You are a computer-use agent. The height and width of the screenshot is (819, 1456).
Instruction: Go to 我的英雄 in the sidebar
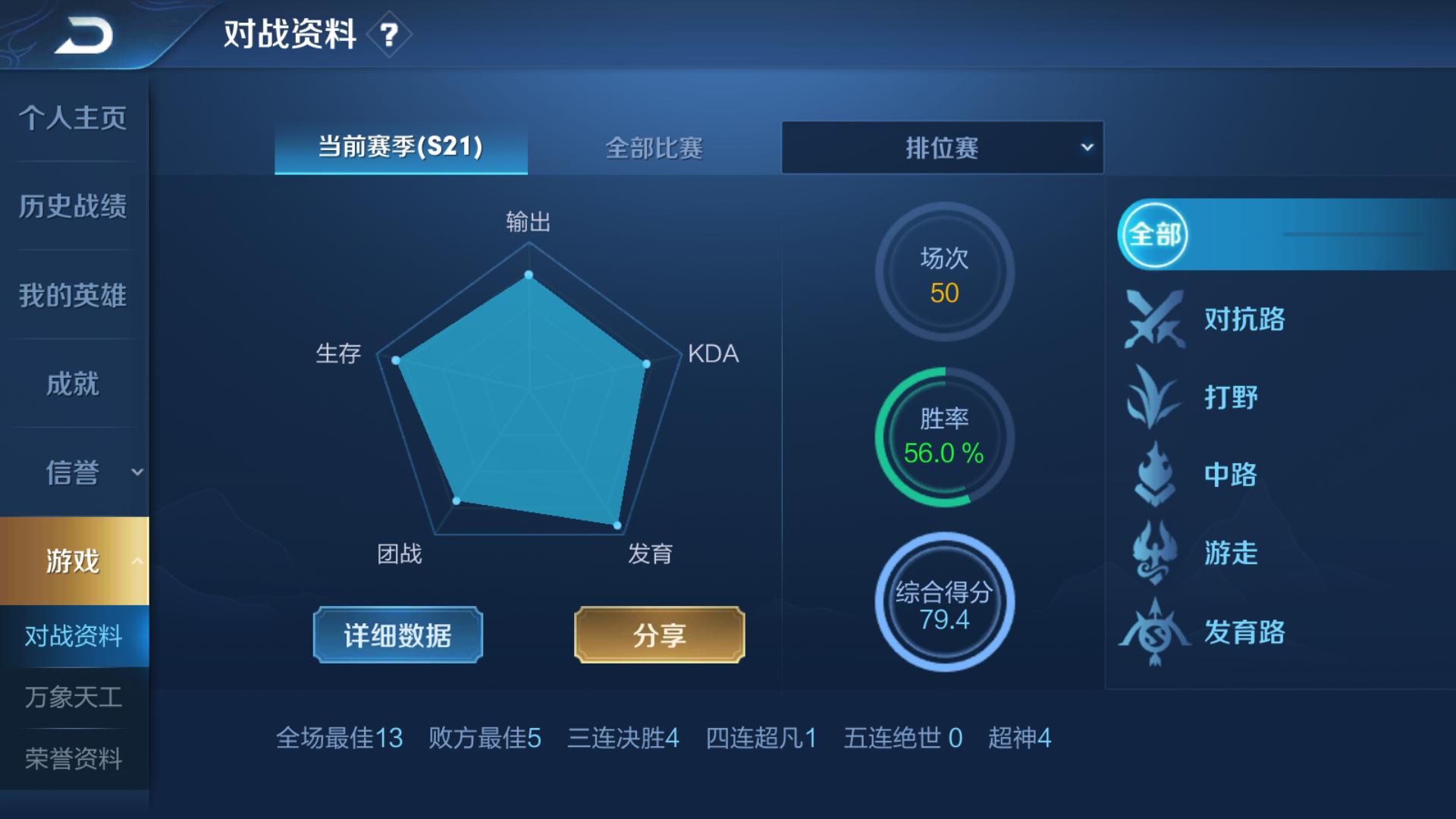point(72,295)
